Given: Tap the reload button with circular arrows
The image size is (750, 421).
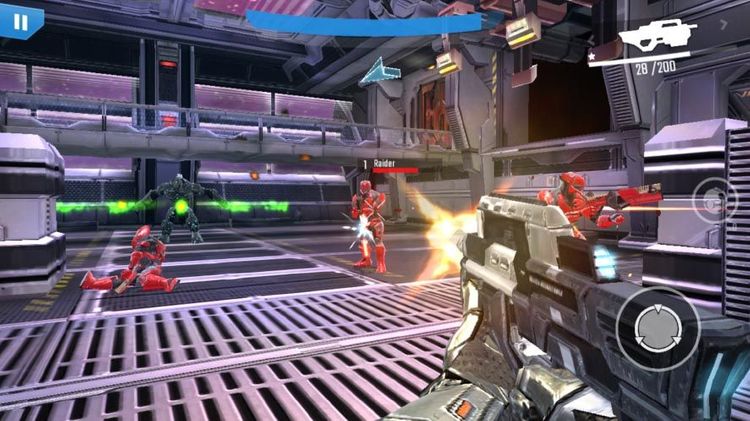Looking at the screenshot, I should (x=656, y=328).
